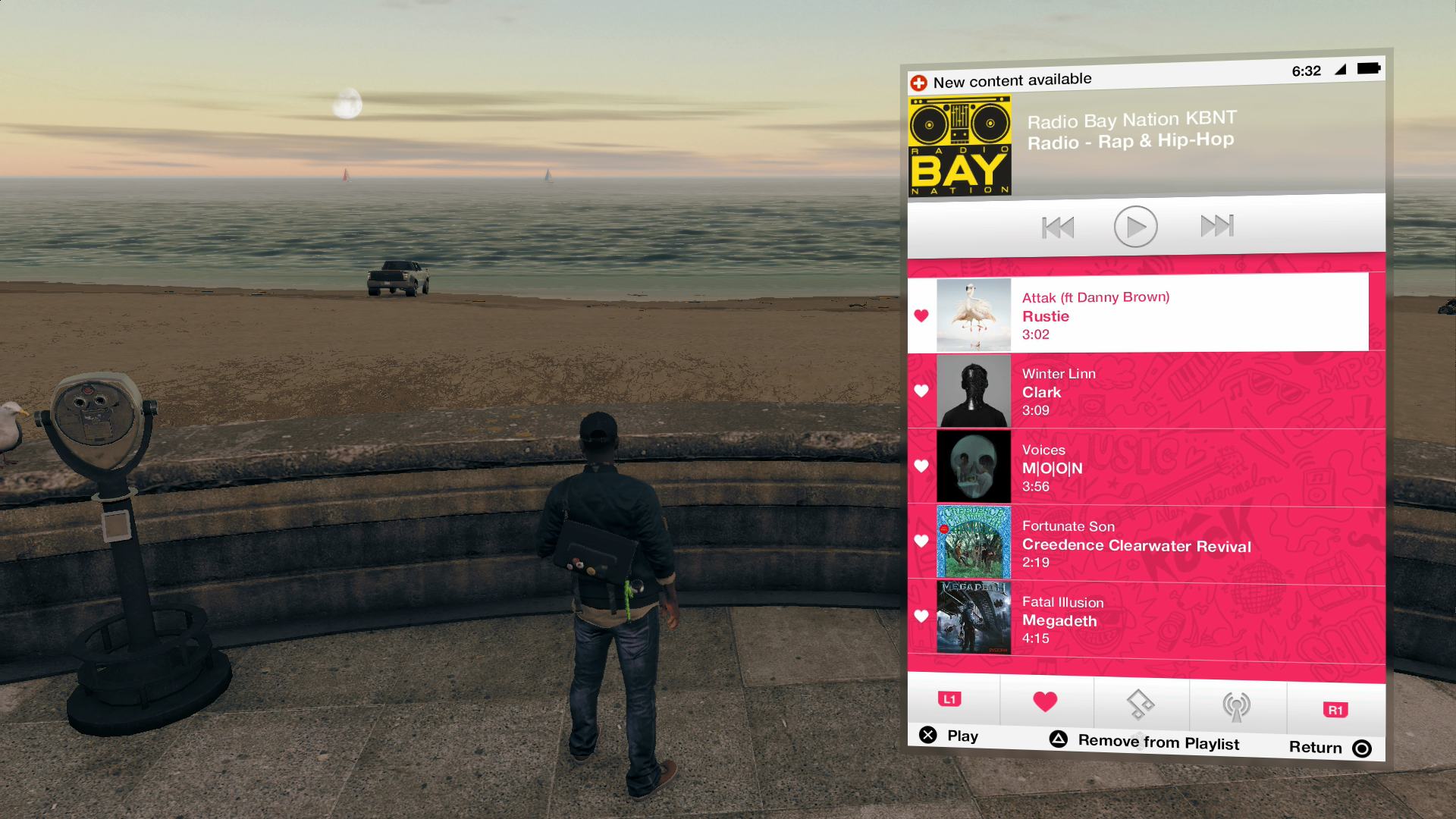
Task: Select the Radio - Rap & Hip-Hop header
Action: point(1130,140)
